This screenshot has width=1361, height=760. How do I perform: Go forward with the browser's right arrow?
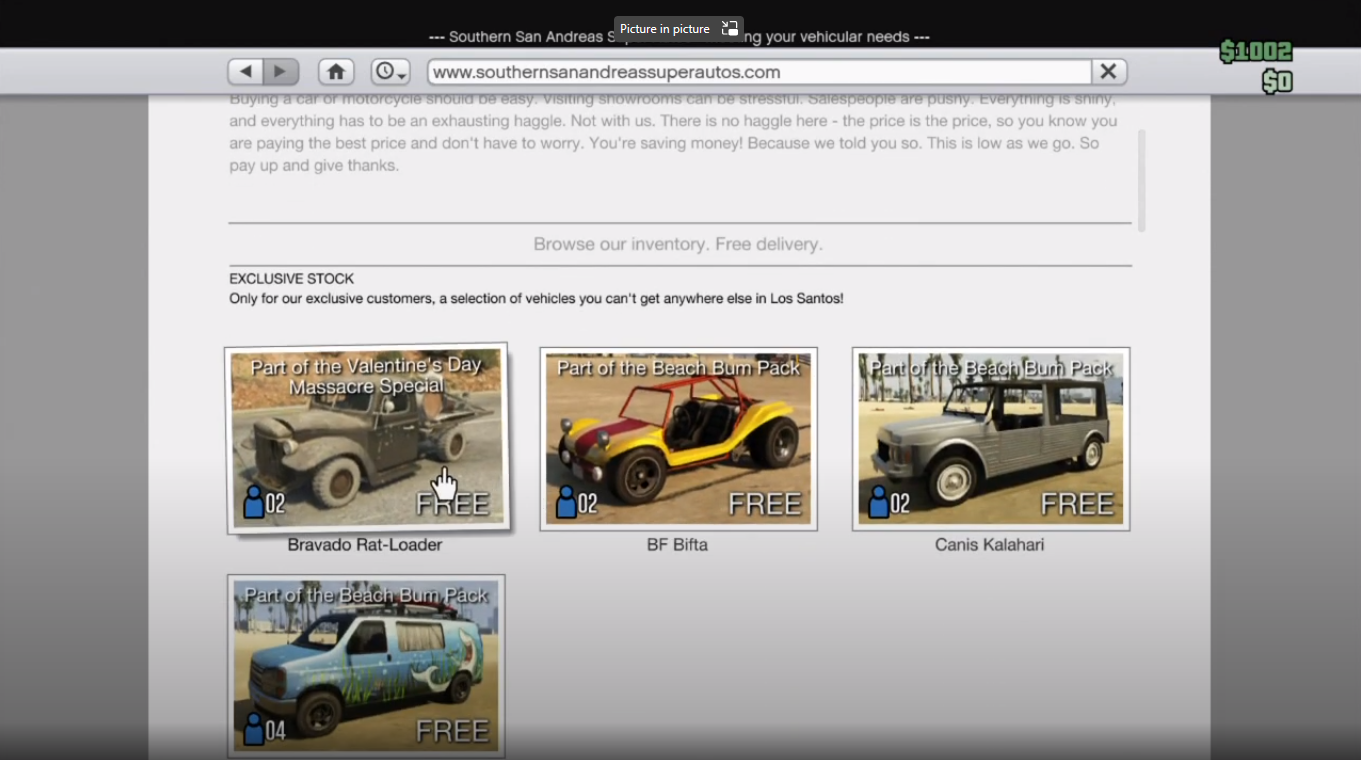281,72
